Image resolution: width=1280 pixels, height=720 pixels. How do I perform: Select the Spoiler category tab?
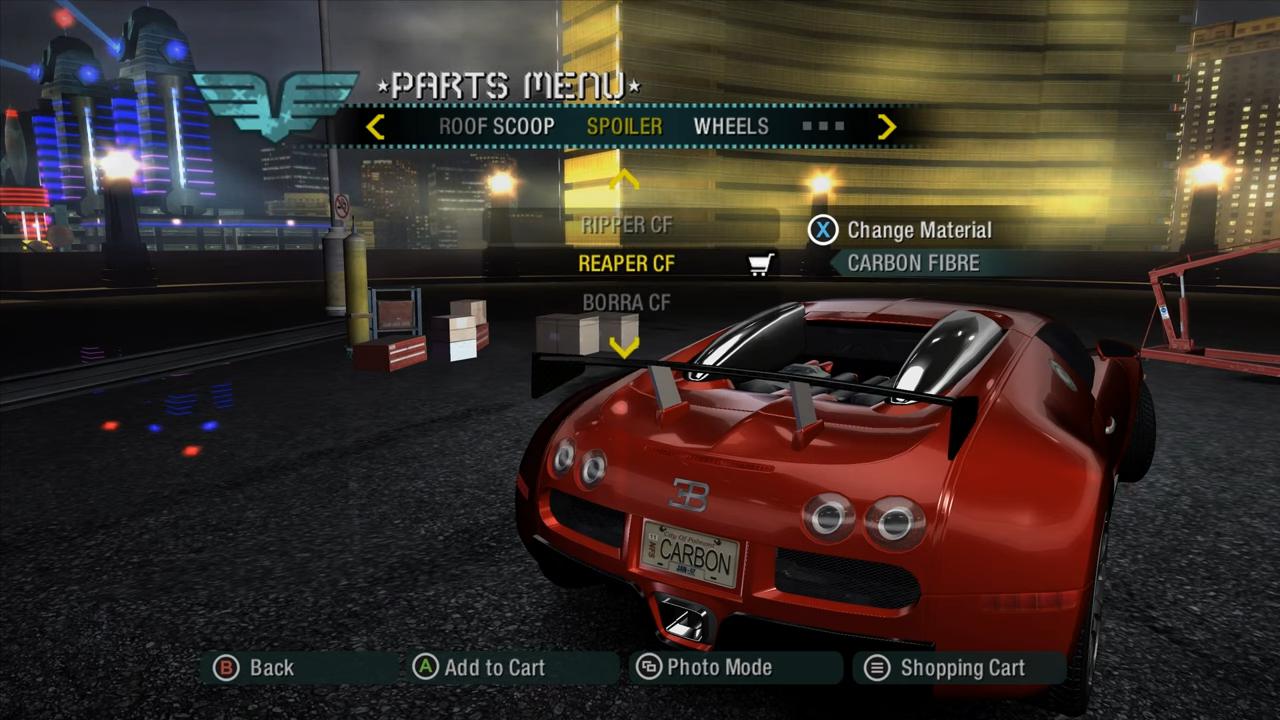(624, 127)
